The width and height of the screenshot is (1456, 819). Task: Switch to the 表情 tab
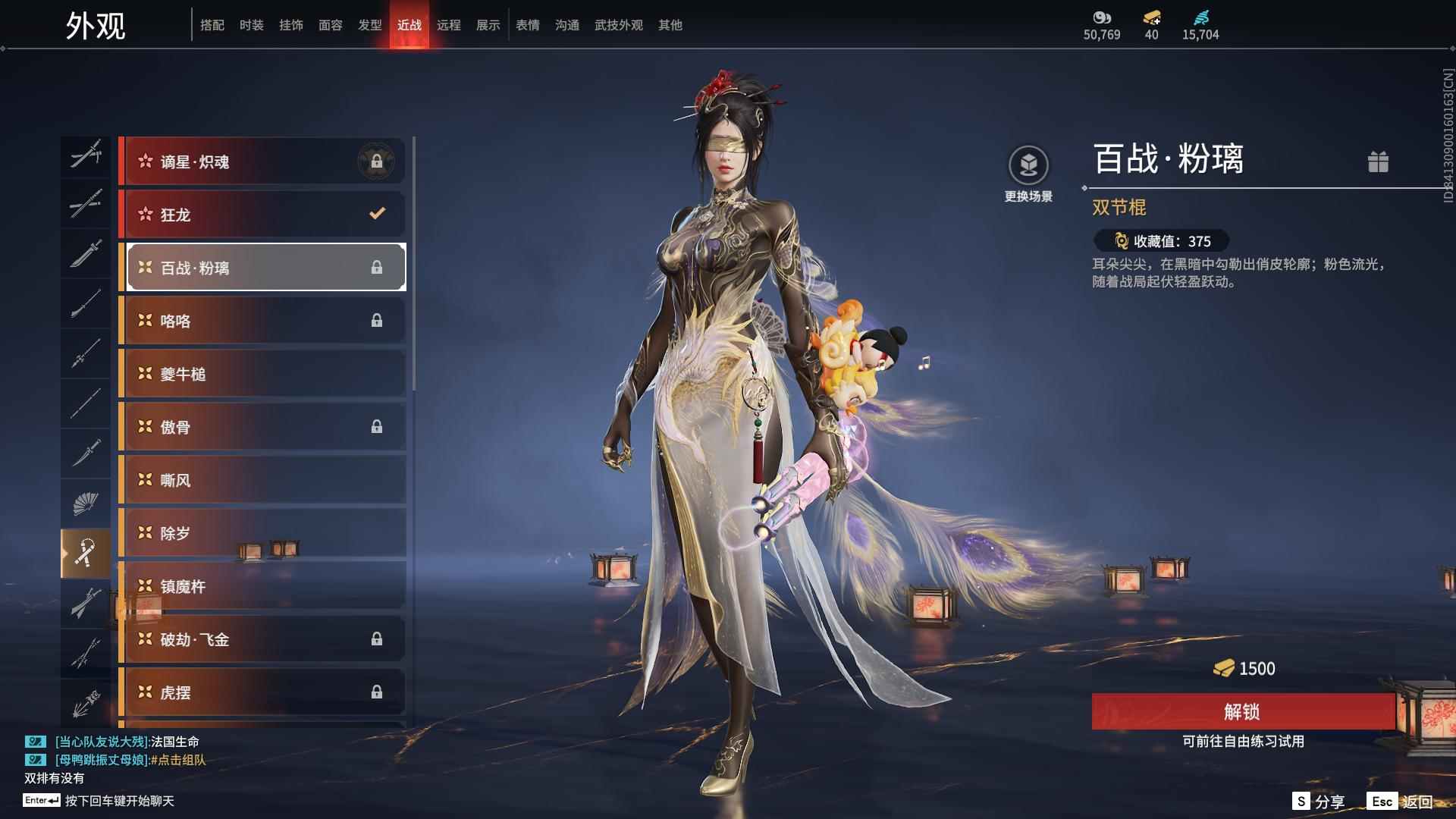pyautogui.click(x=527, y=24)
